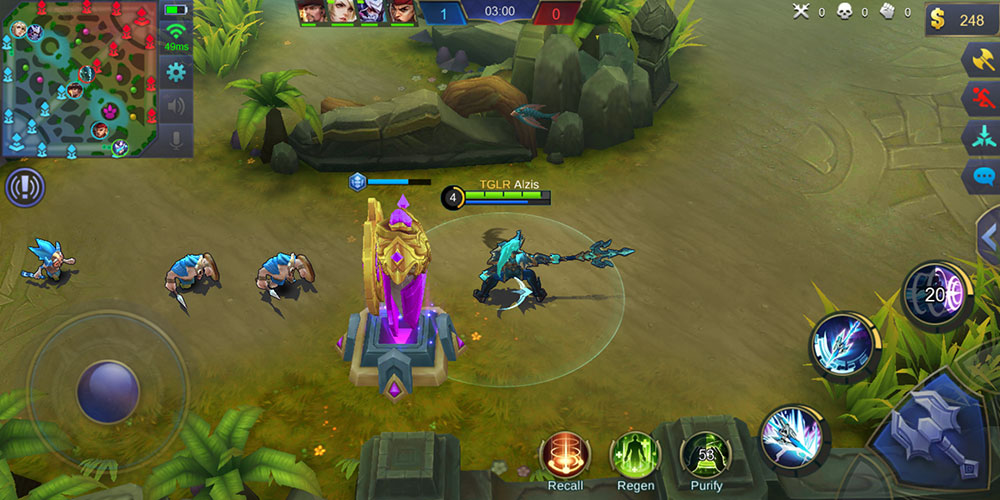Screen dimensions: 1000x500
Task: Activate the Recall spell
Action: point(565,455)
